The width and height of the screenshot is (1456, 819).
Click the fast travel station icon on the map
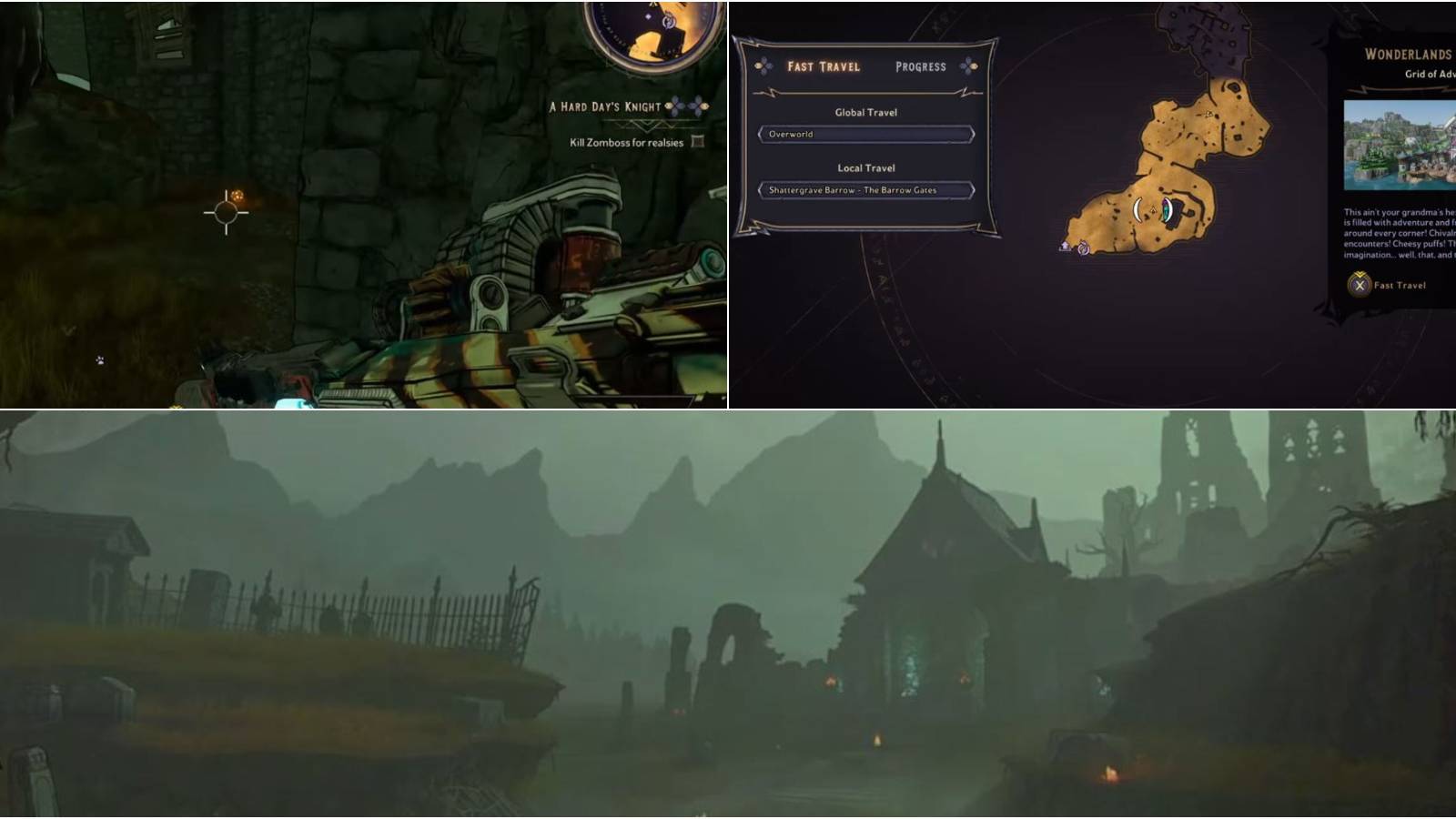point(1066,247)
